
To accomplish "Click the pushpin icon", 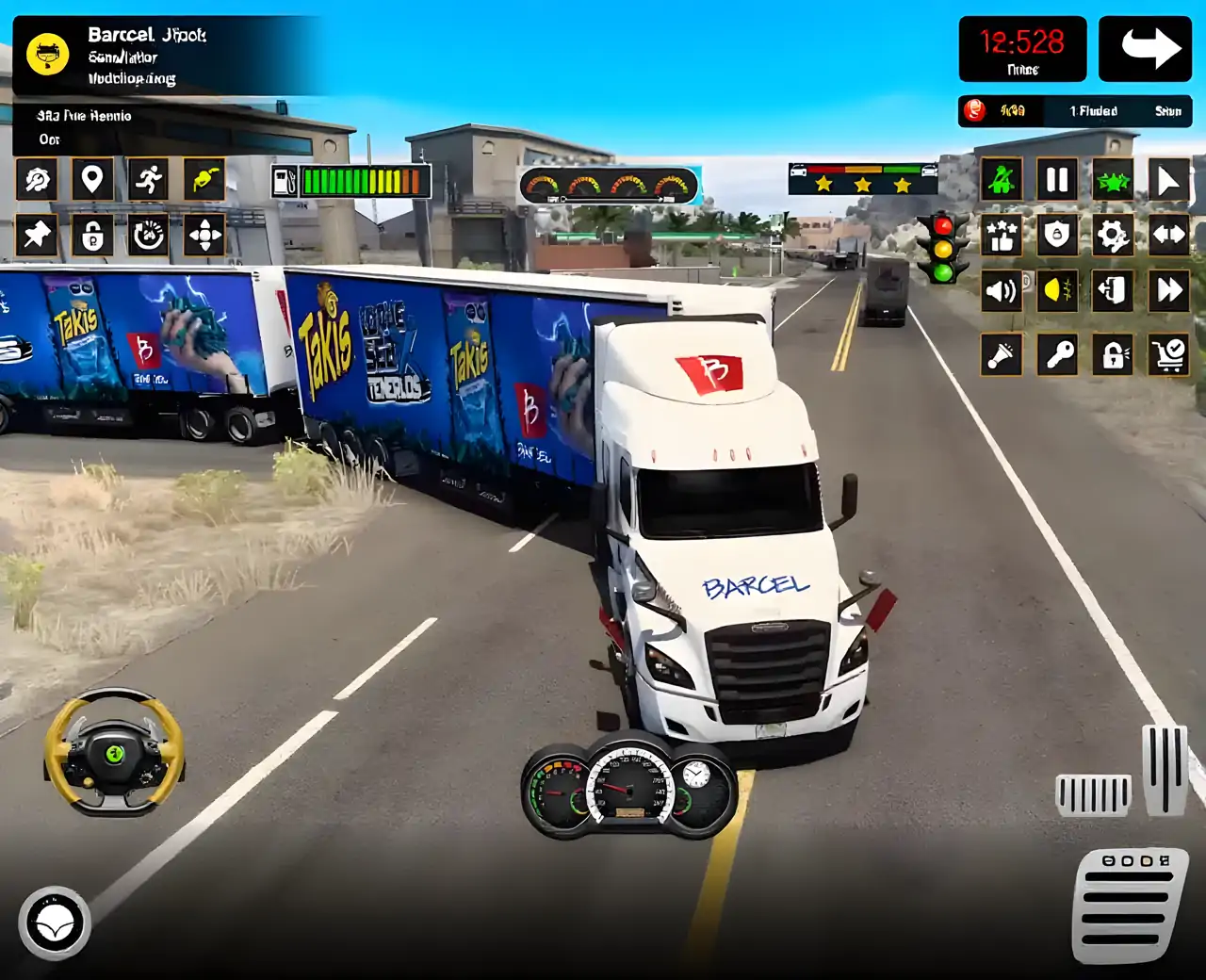I will pos(37,235).
